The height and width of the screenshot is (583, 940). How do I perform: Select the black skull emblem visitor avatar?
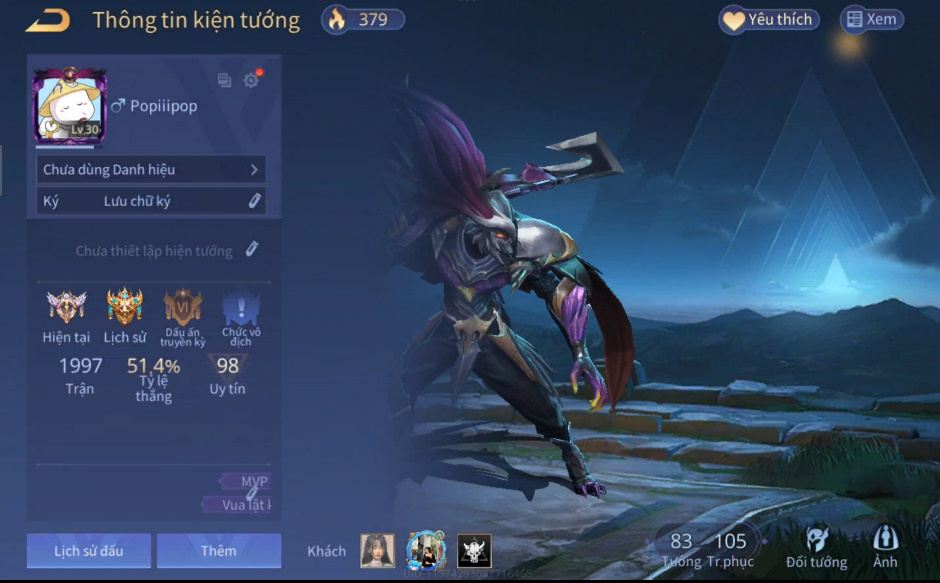pos(474,551)
